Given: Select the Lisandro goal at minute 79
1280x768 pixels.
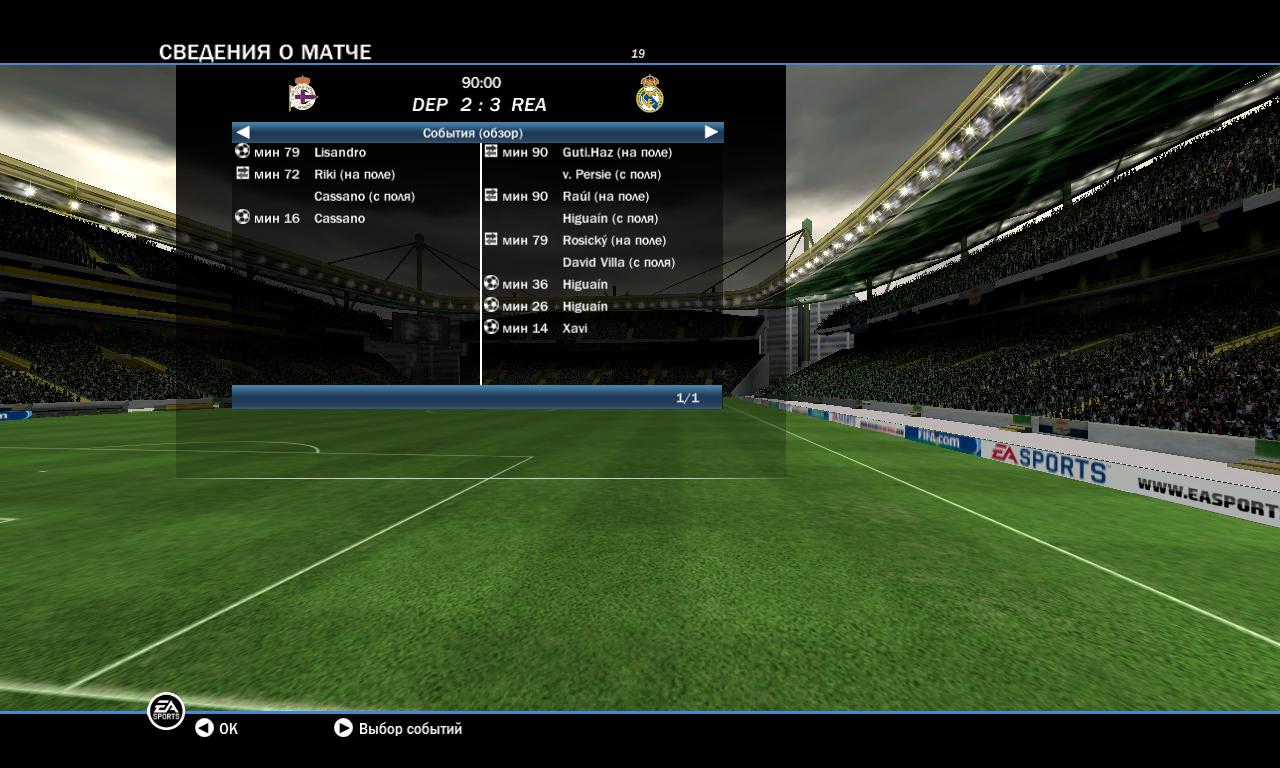Looking at the screenshot, I should click(x=339, y=152).
